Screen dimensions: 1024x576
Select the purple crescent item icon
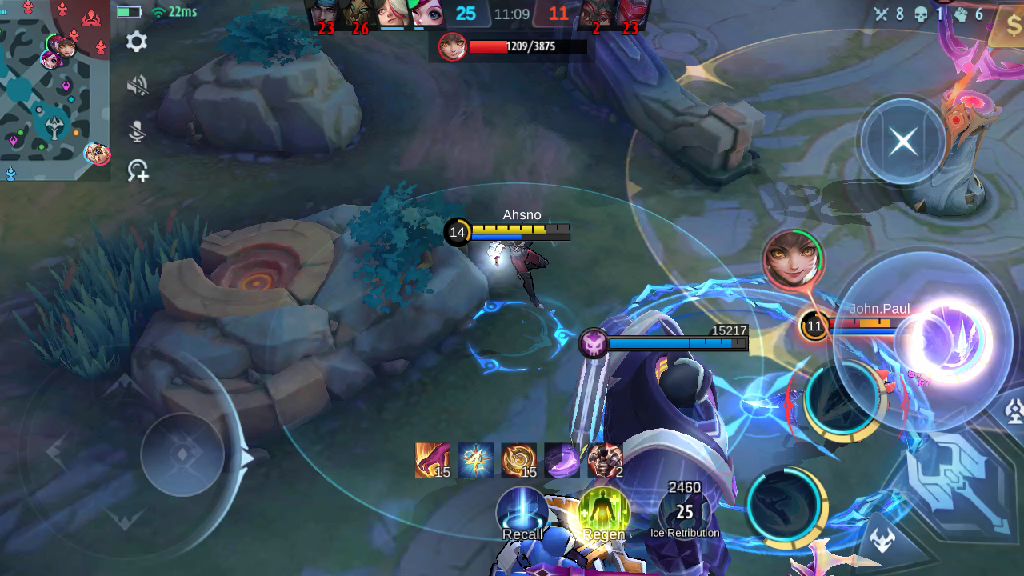pyautogui.click(x=561, y=459)
